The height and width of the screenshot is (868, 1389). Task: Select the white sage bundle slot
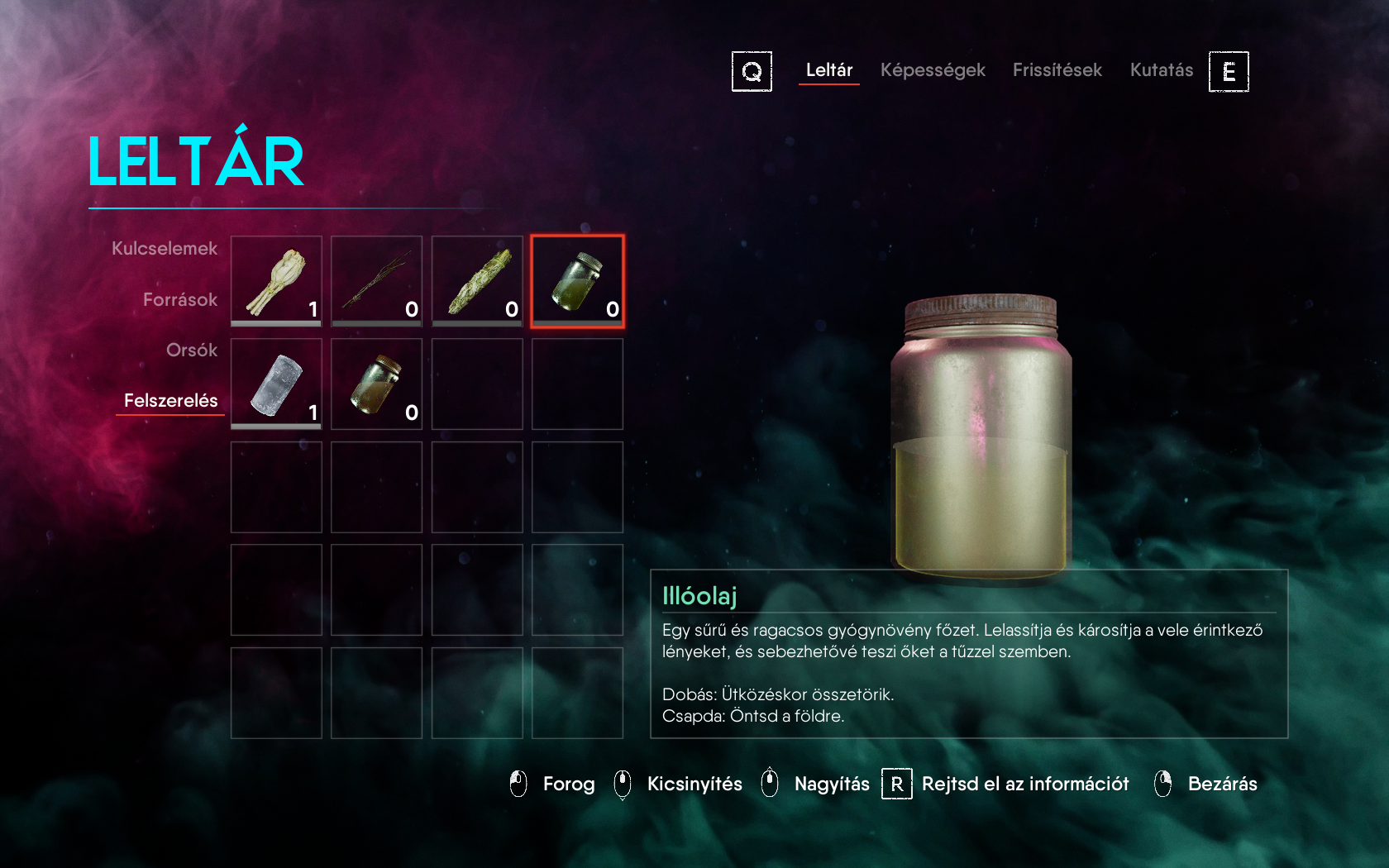pos(276,281)
